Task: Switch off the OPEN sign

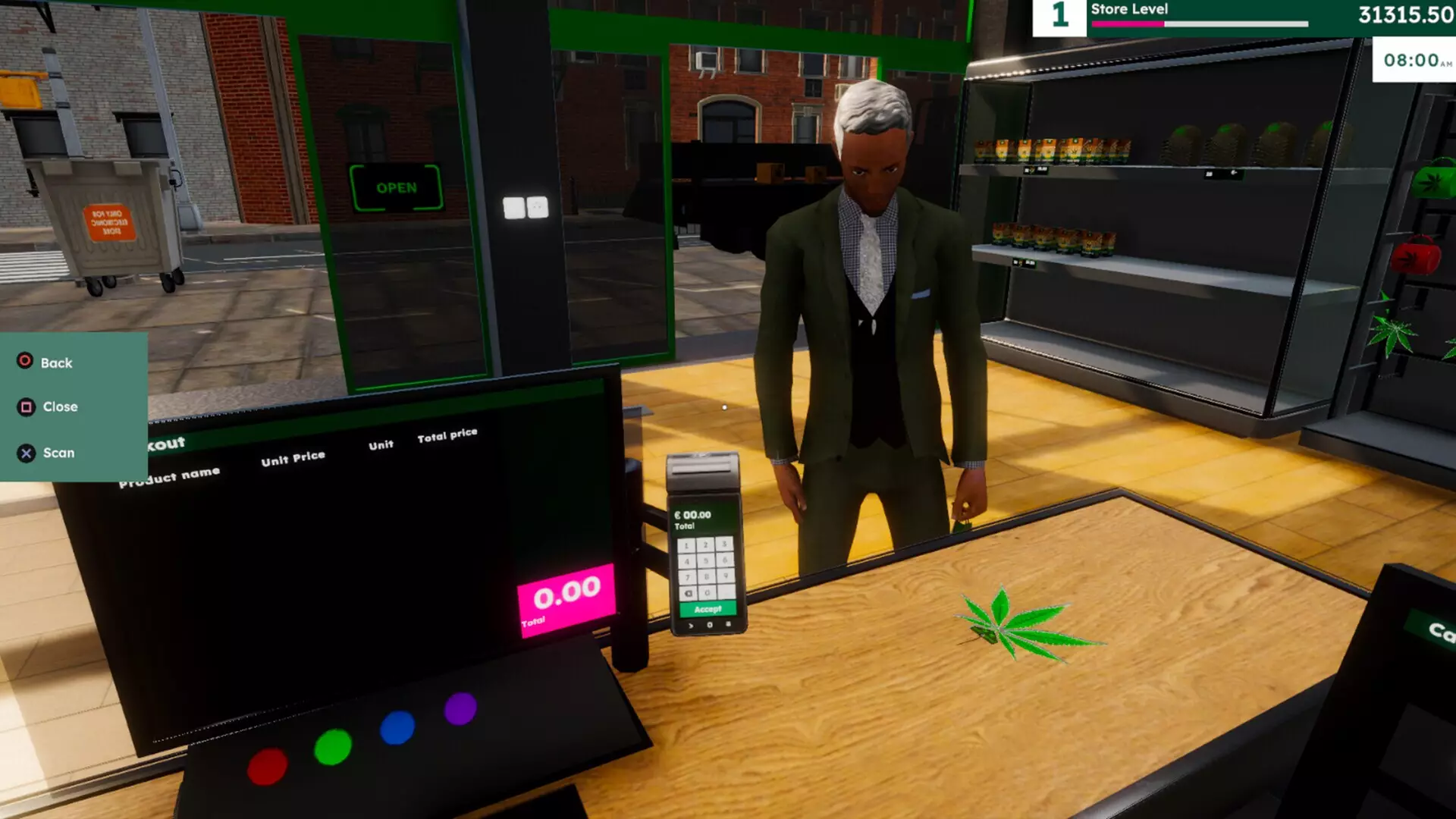Action: (397, 186)
